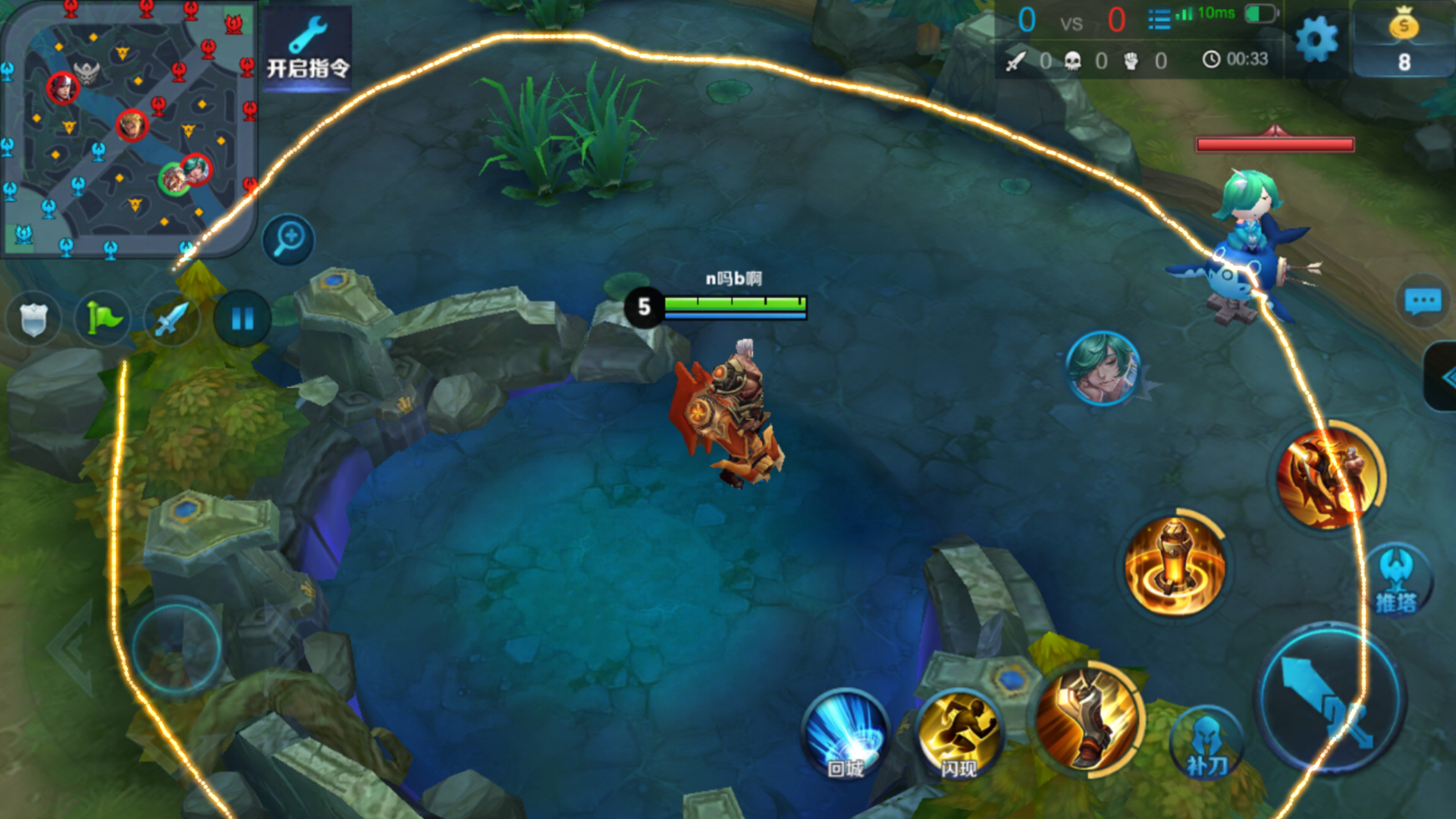This screenshot has width=1456, height=819.
Task: Open the gold coin shop
Action: pyautogui.click(x=1403, y=39)
